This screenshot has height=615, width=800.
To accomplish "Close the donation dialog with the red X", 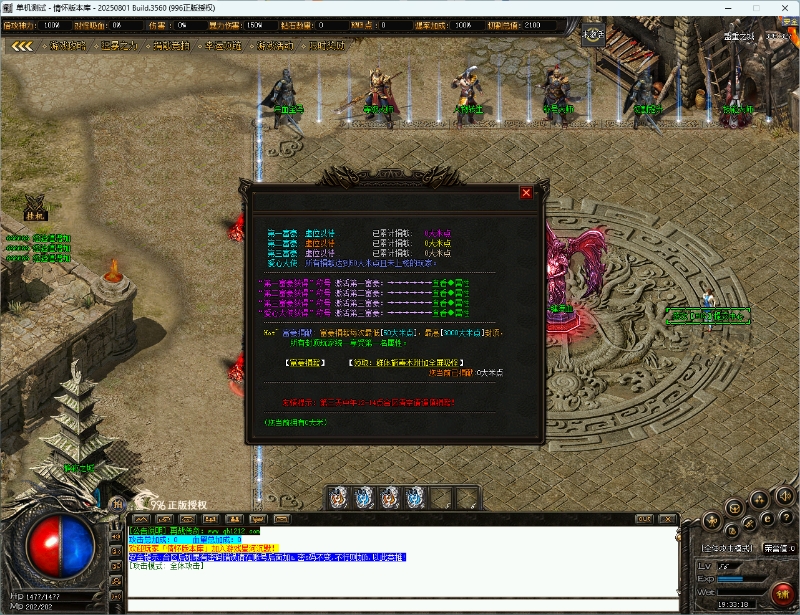I will coord(526,193).
